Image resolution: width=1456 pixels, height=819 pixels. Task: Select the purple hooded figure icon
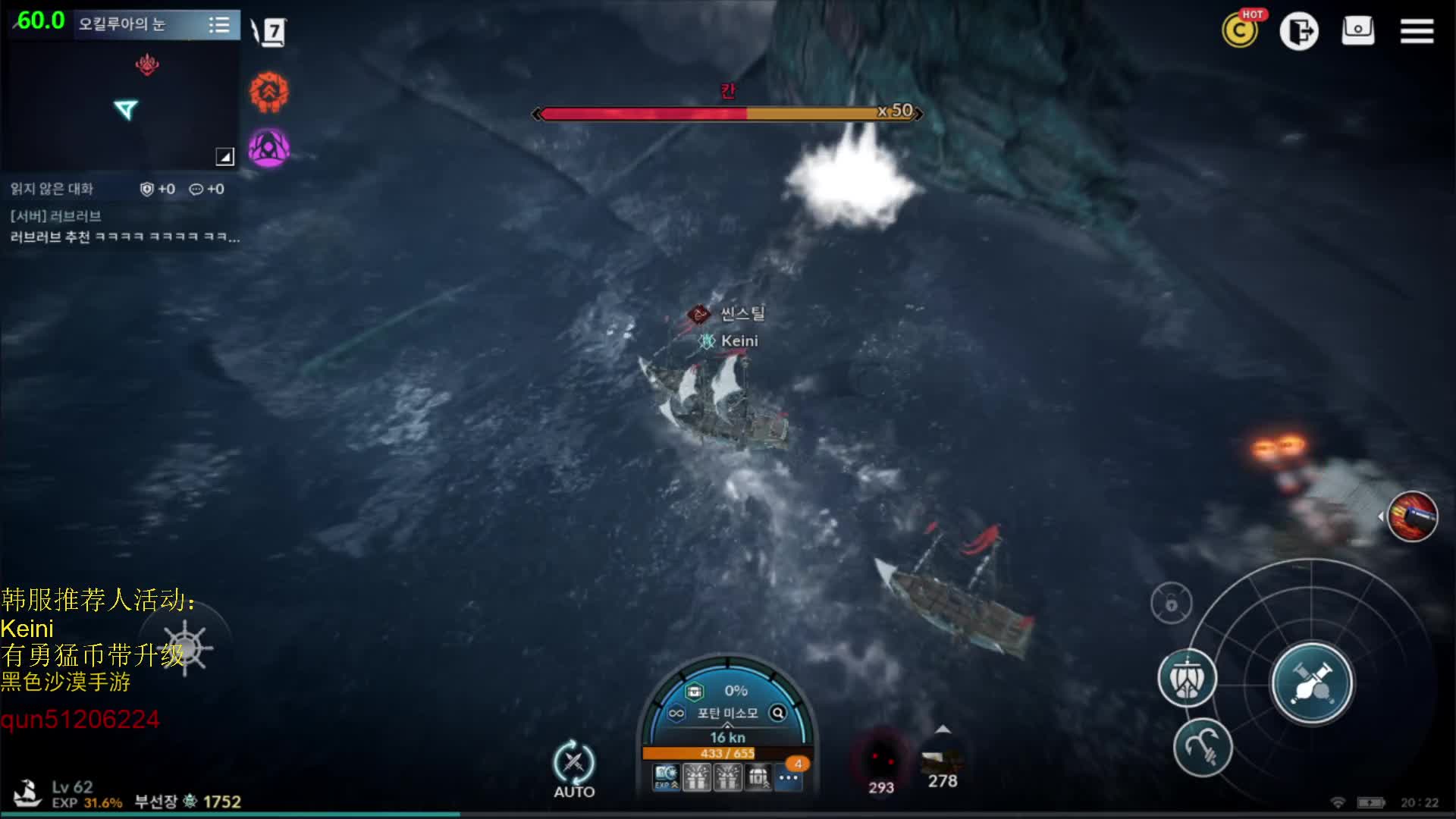coord(269,148)
